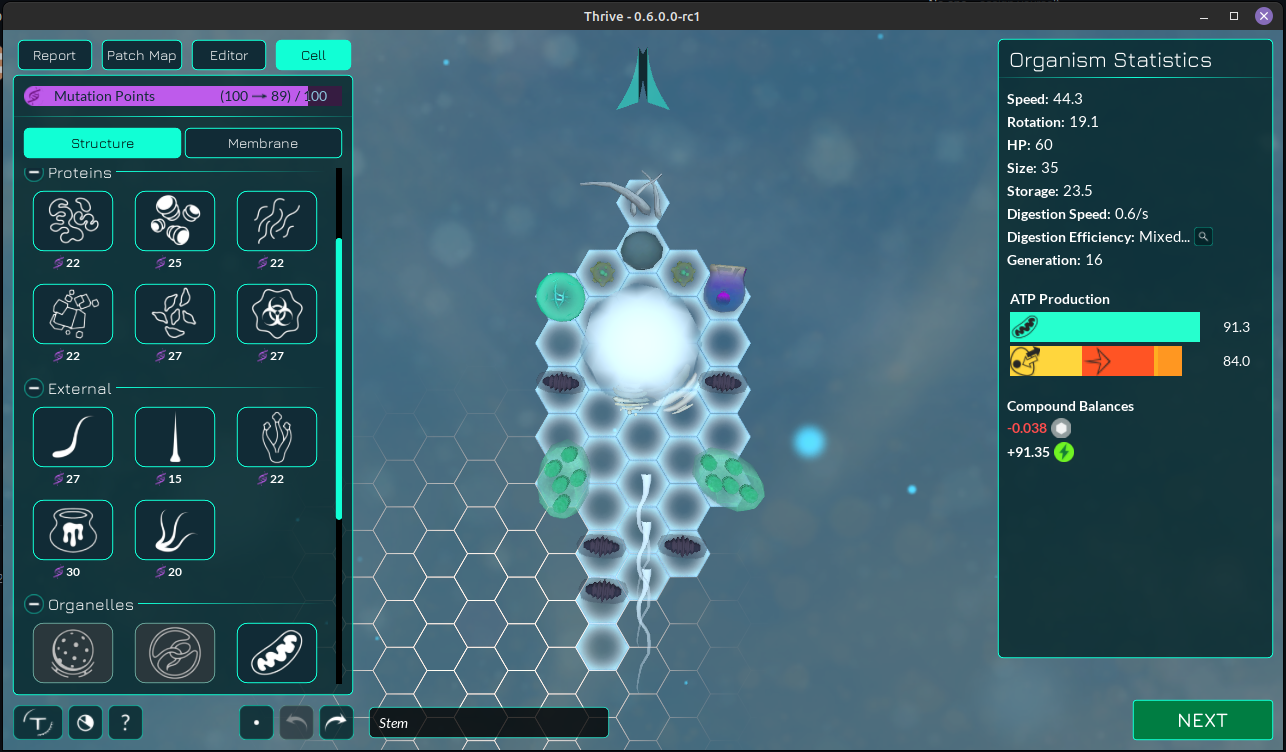Image resolution: width=1286 pixels, height=752 pixels.
Task: Select the mitochondrion organelle
Action: [x=277, y=653]
